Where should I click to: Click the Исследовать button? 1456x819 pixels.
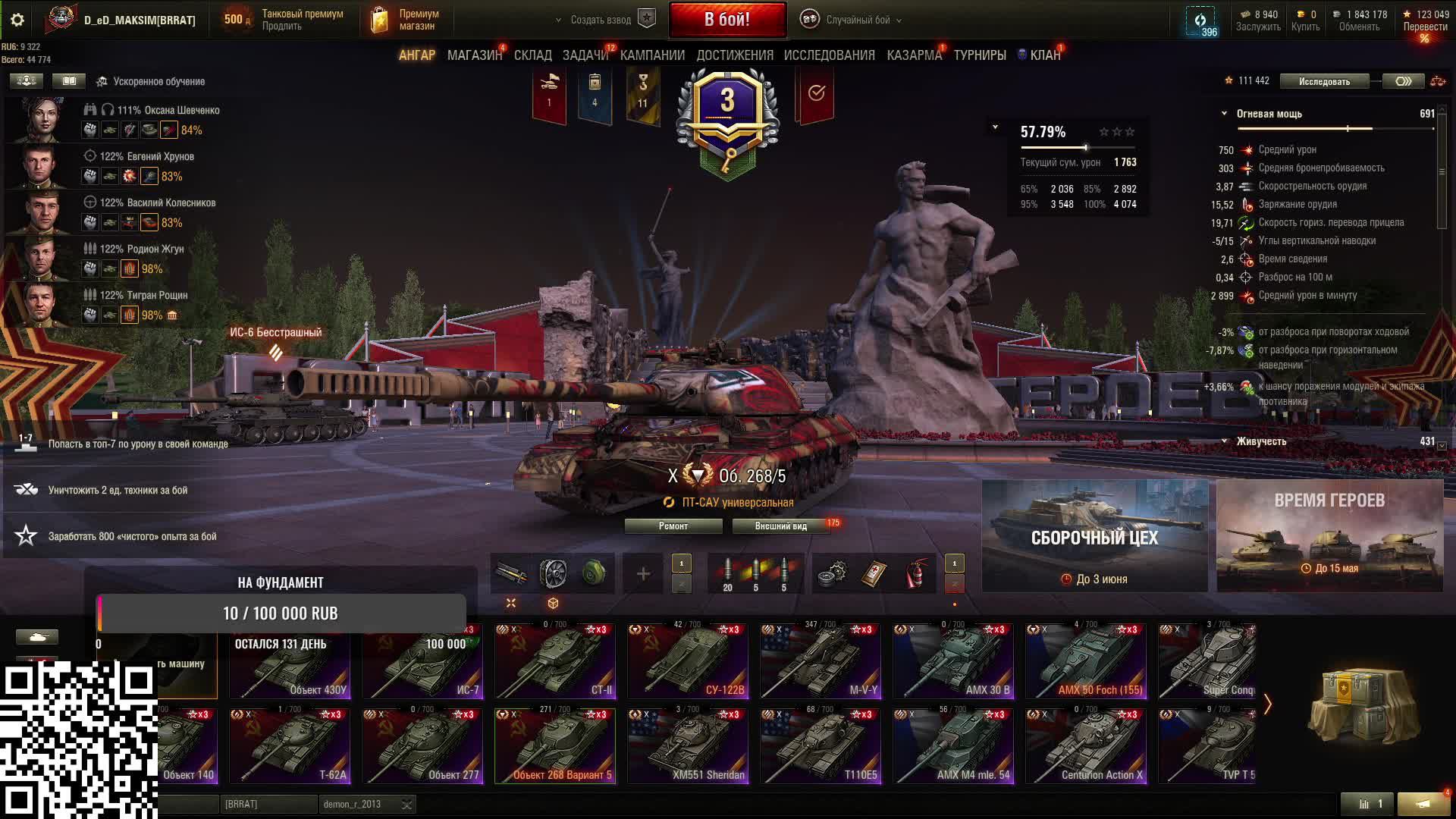point(1324,81)
